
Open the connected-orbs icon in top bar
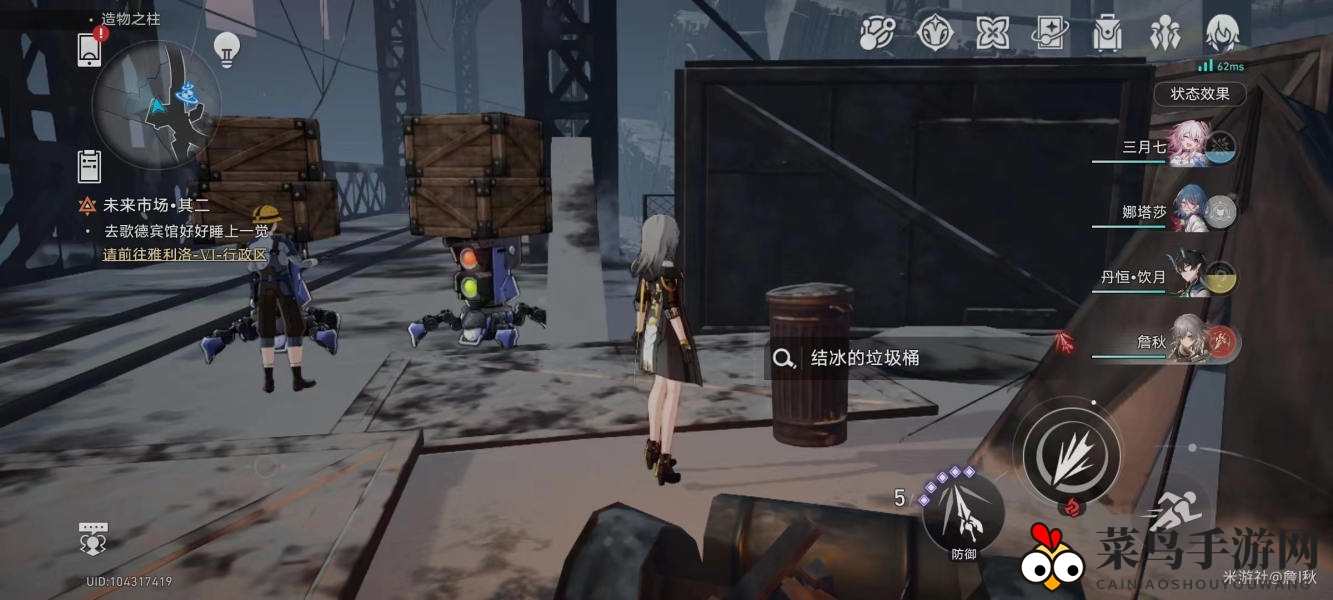[877, 34]
